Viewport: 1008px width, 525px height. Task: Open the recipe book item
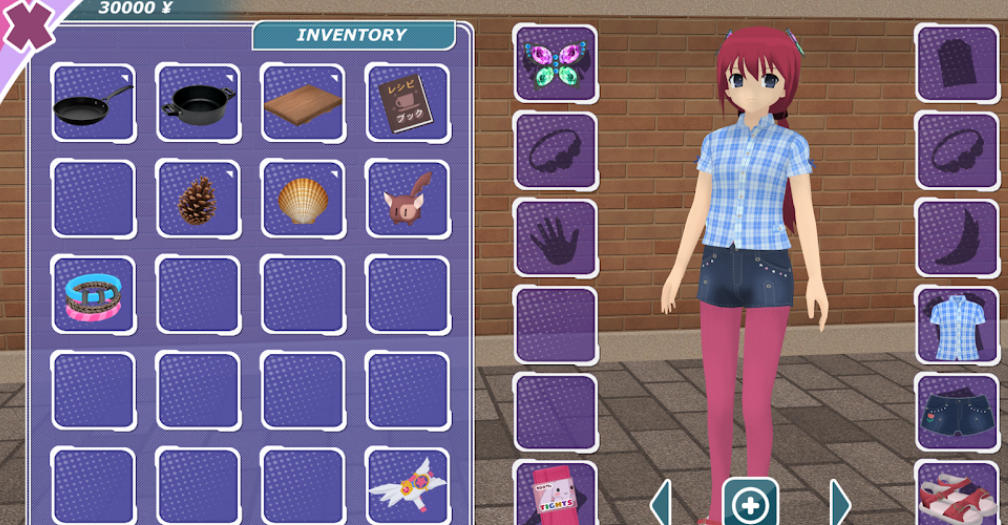(x=407, y=103)
